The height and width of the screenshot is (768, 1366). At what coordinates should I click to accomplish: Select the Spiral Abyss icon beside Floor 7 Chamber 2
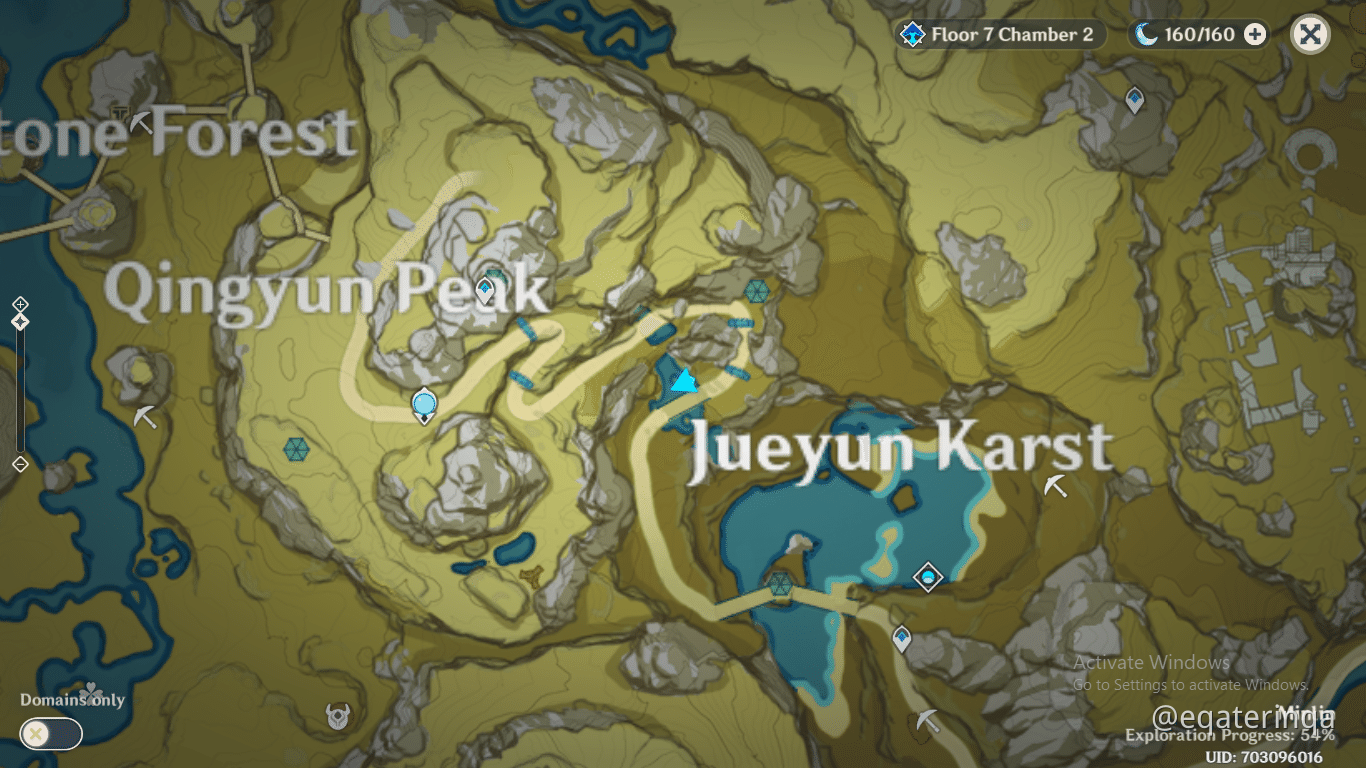(911, 33)
